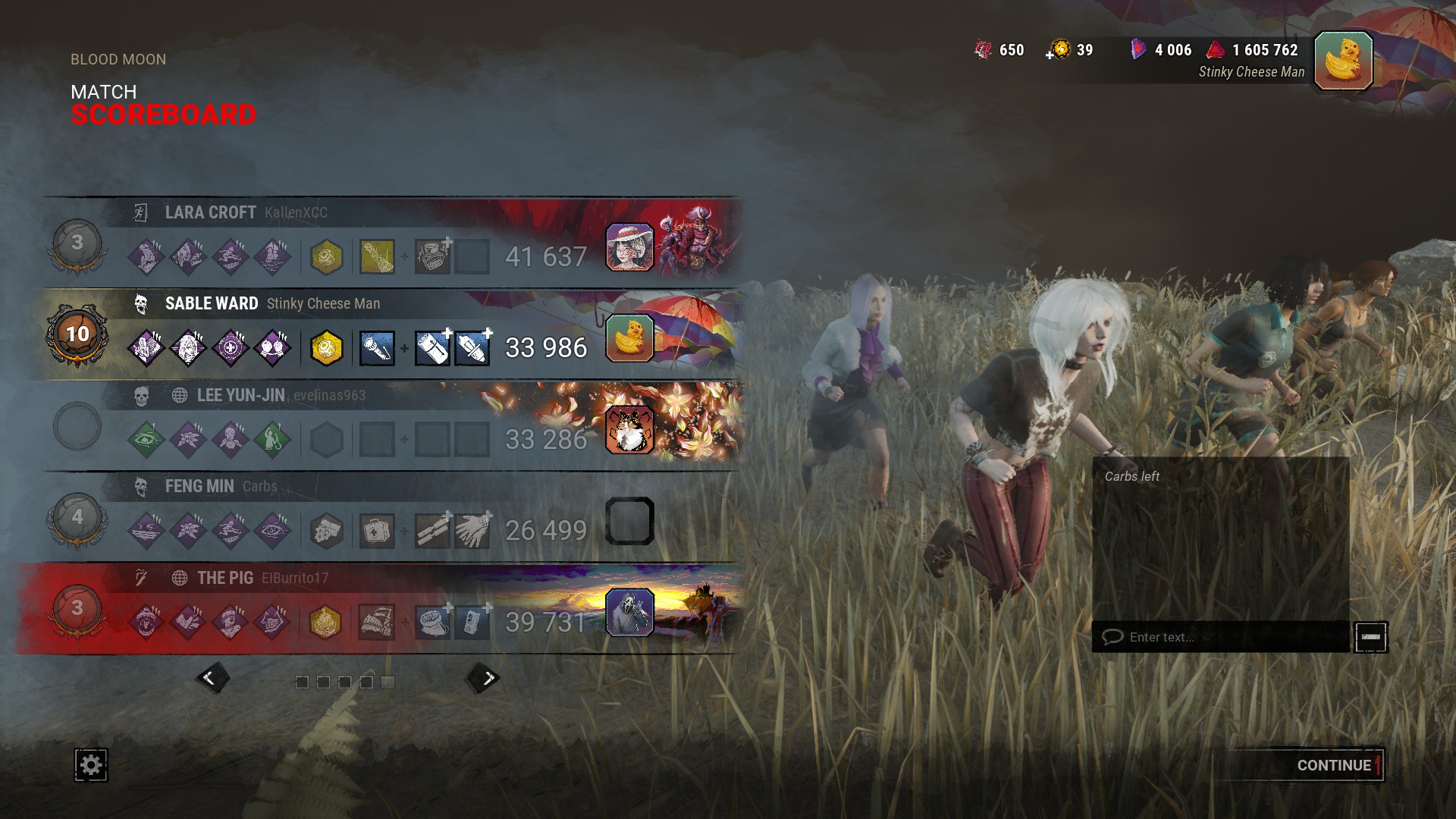The width and height of the screenshot is (1456, 819).
Task: Open the settings gear icon
Action: (91, 764)
